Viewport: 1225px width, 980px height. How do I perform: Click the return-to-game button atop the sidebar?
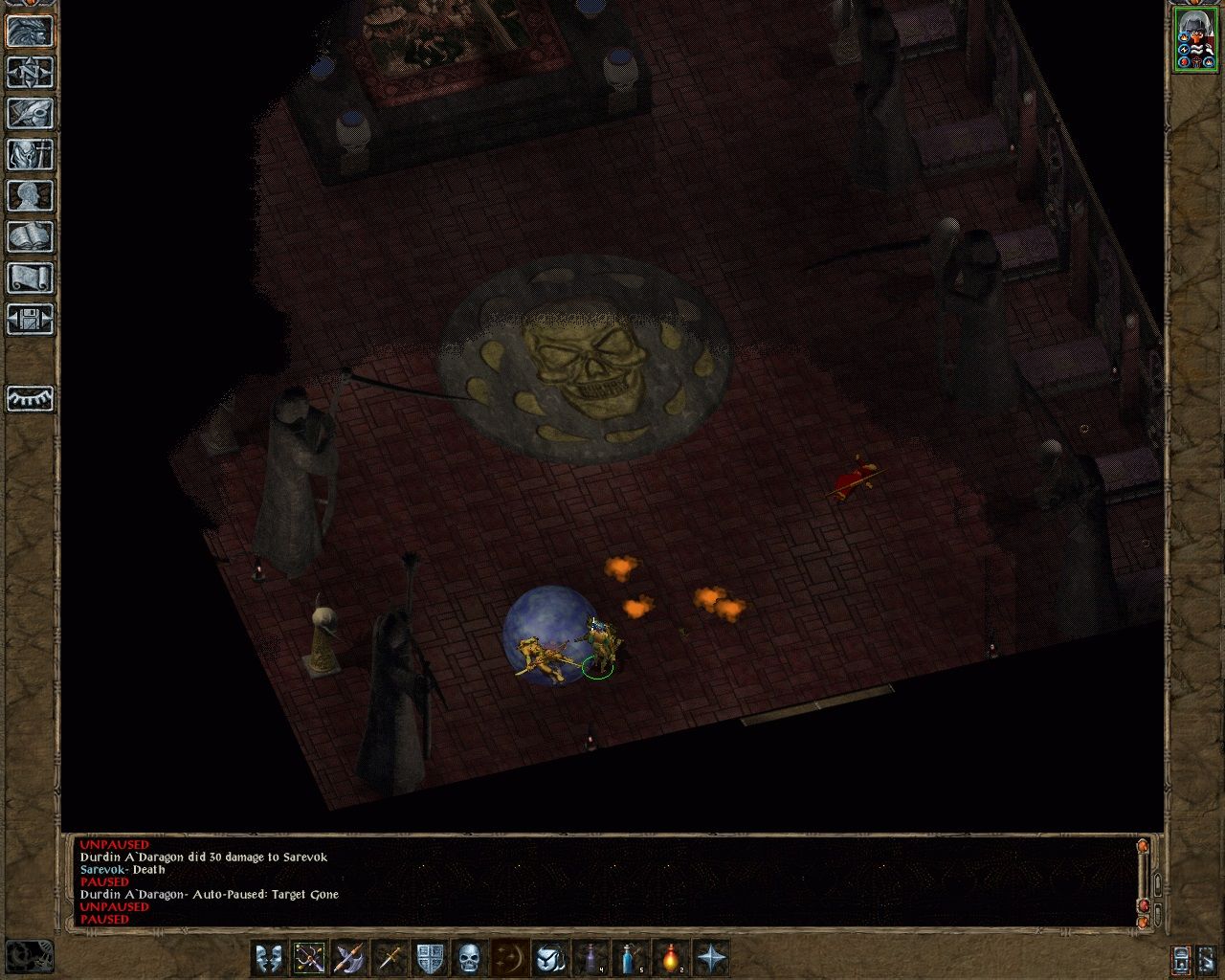(30, 31)
